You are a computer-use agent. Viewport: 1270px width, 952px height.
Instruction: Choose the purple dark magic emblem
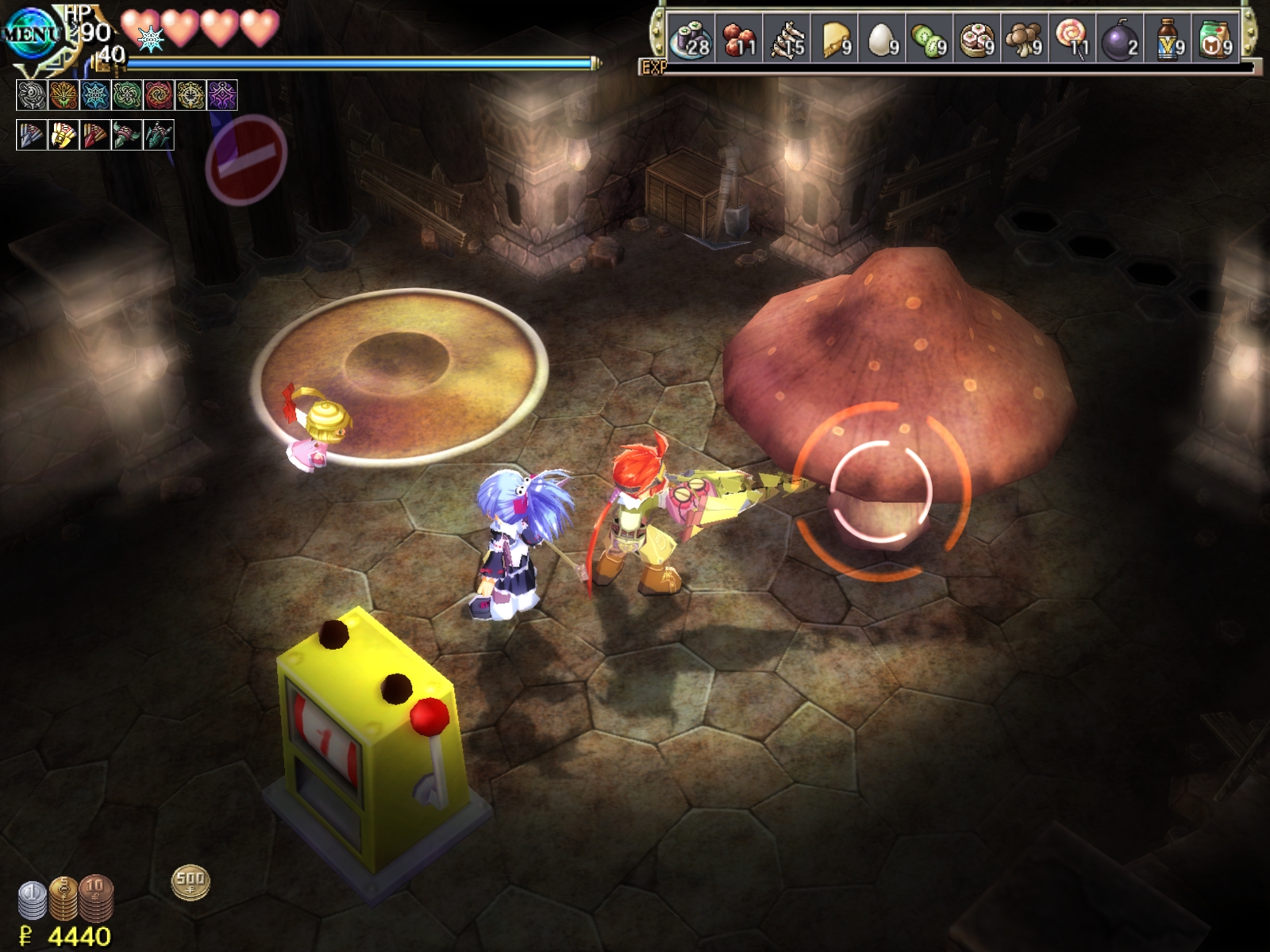pos(222,95)
